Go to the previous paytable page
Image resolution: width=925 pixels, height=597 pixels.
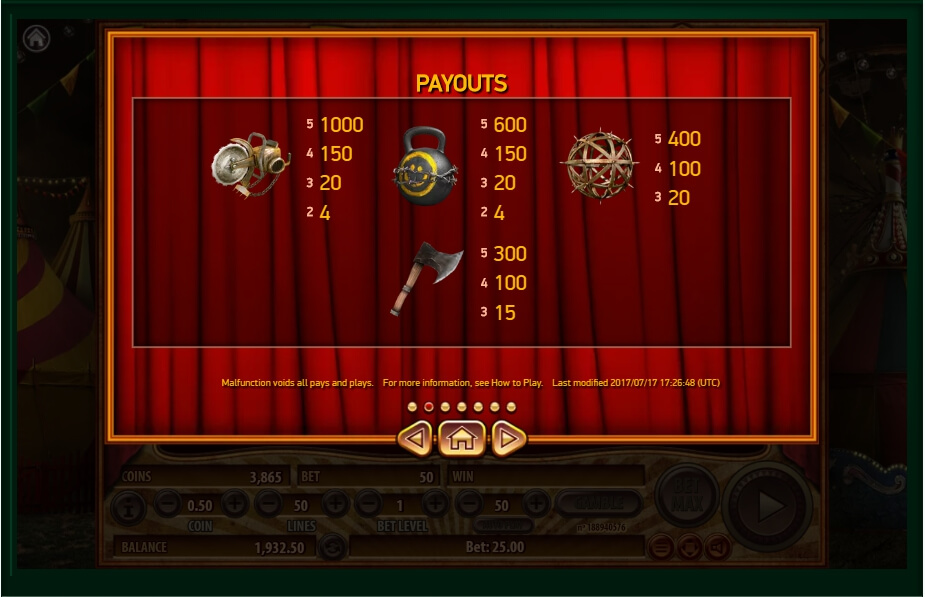pos(415,438)
